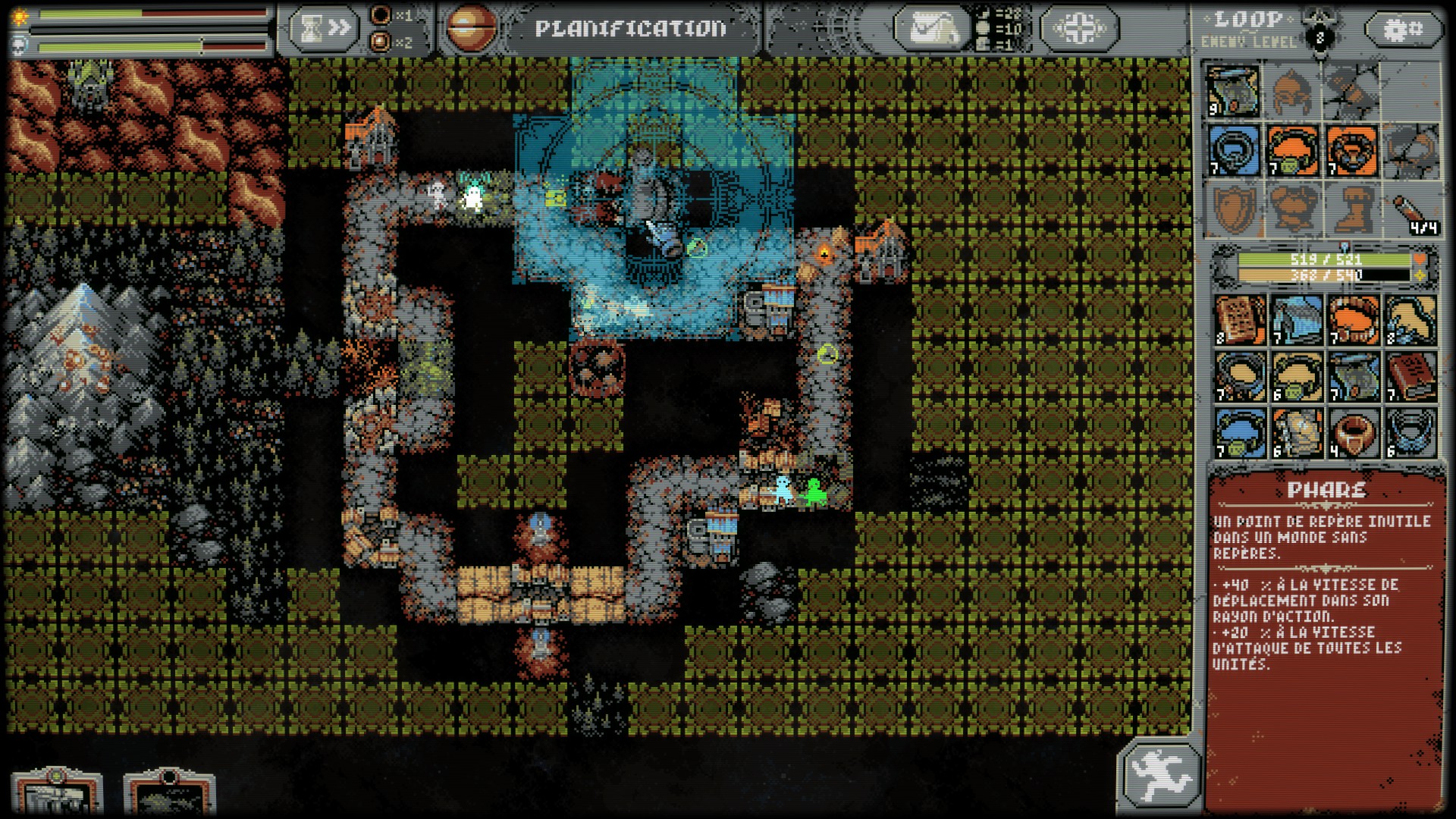Click the hourglass game speed button
Screen dimensions: 1456x819
point(324,29)
